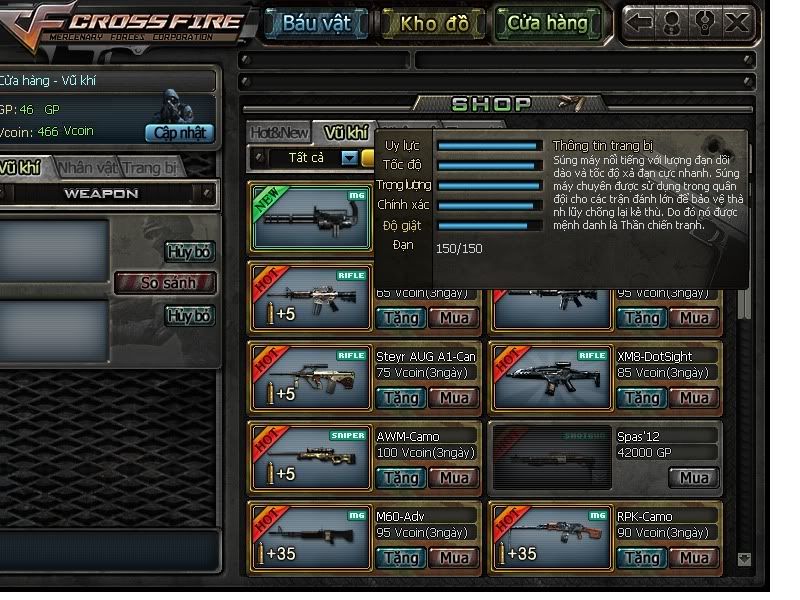Click the Cập nhật button

(180, 132)
